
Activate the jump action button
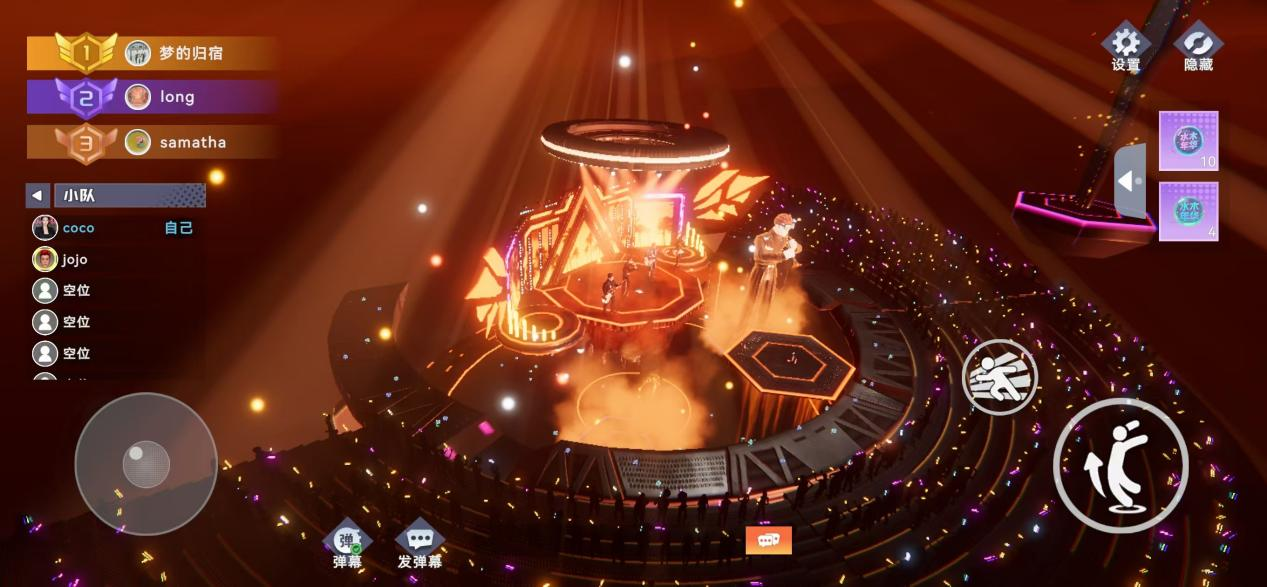(1120, 464)
